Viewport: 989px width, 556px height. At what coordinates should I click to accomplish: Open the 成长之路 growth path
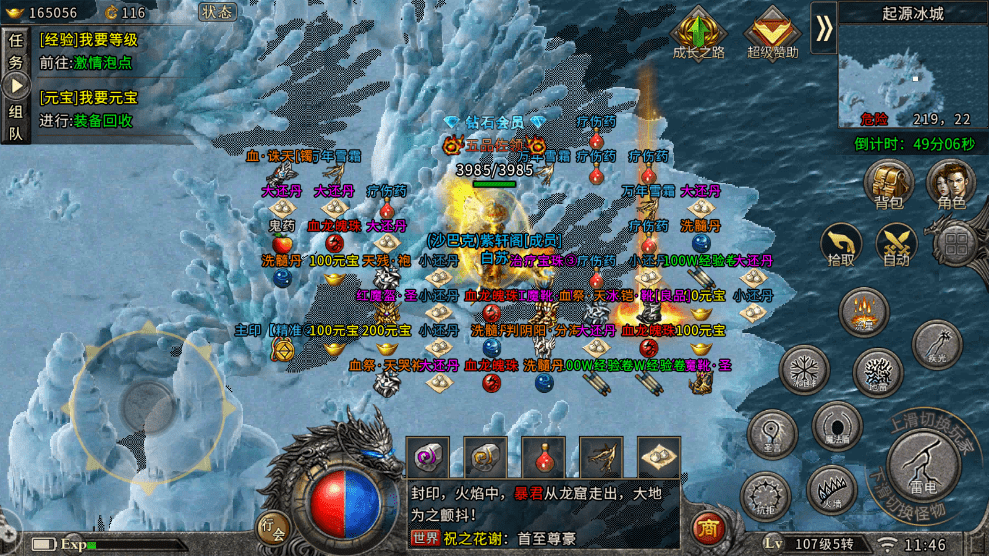coord(698,33)
